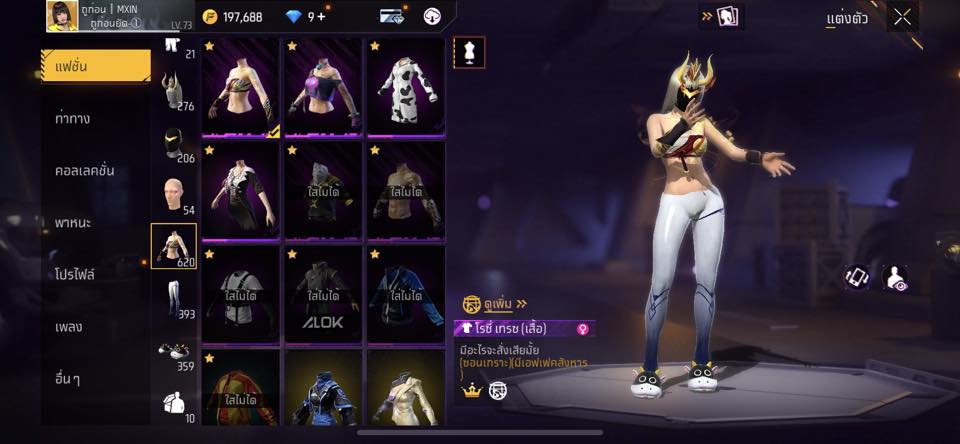Image resolution: width=960 pixels, height=444 pixels.
Task: Add diamonds with the plus button
Action: pyautogui.click(x=321, y=16)
